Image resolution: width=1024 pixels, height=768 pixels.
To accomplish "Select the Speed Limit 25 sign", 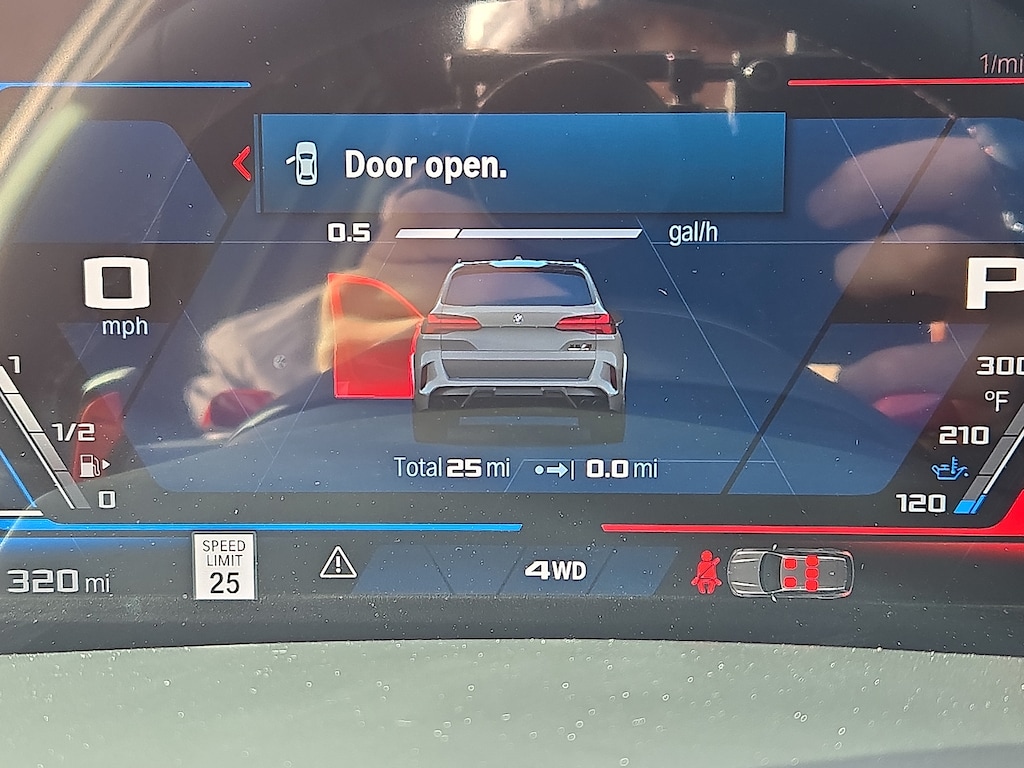I will click(224, 566).
